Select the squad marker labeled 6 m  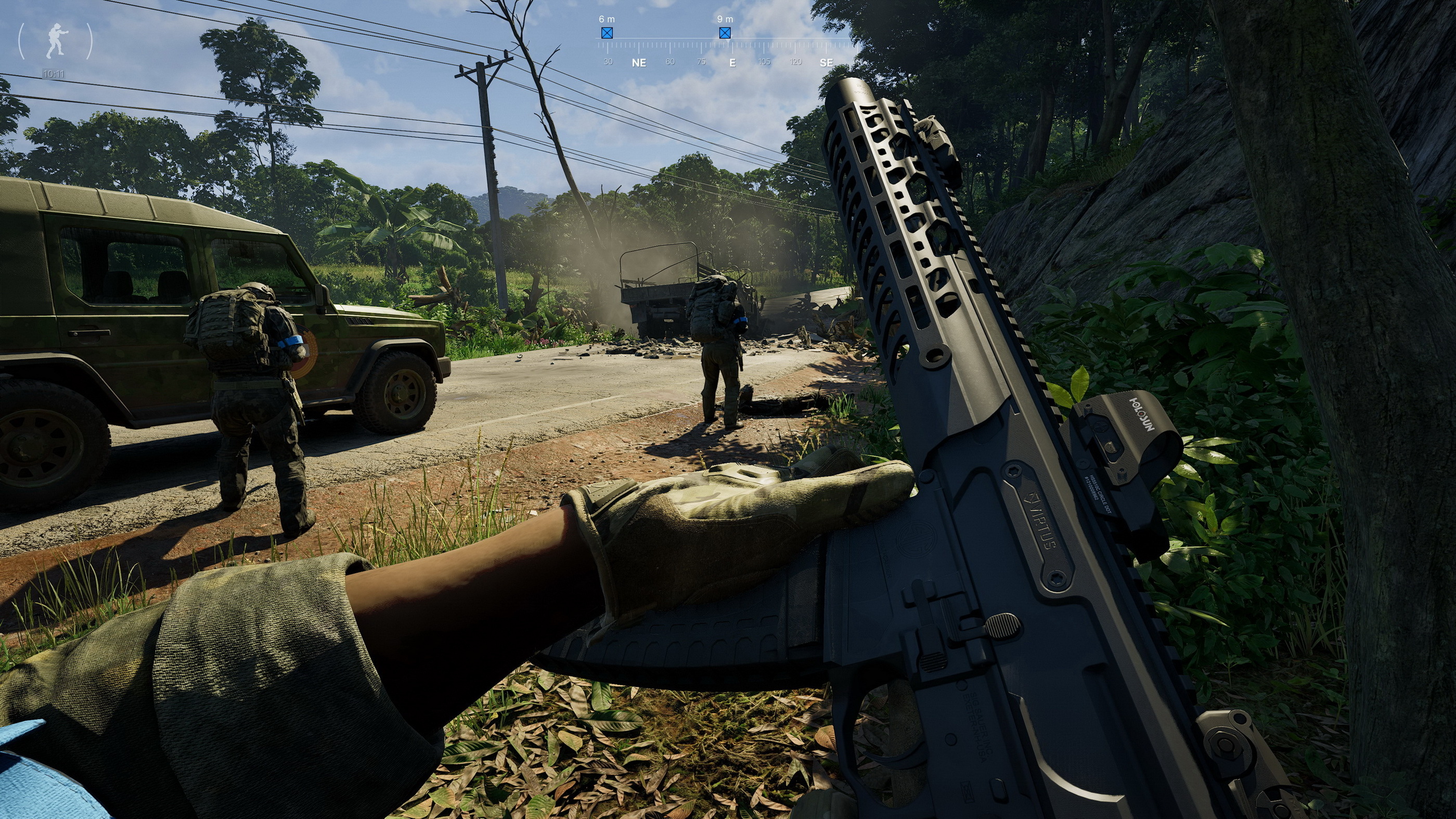607,33
